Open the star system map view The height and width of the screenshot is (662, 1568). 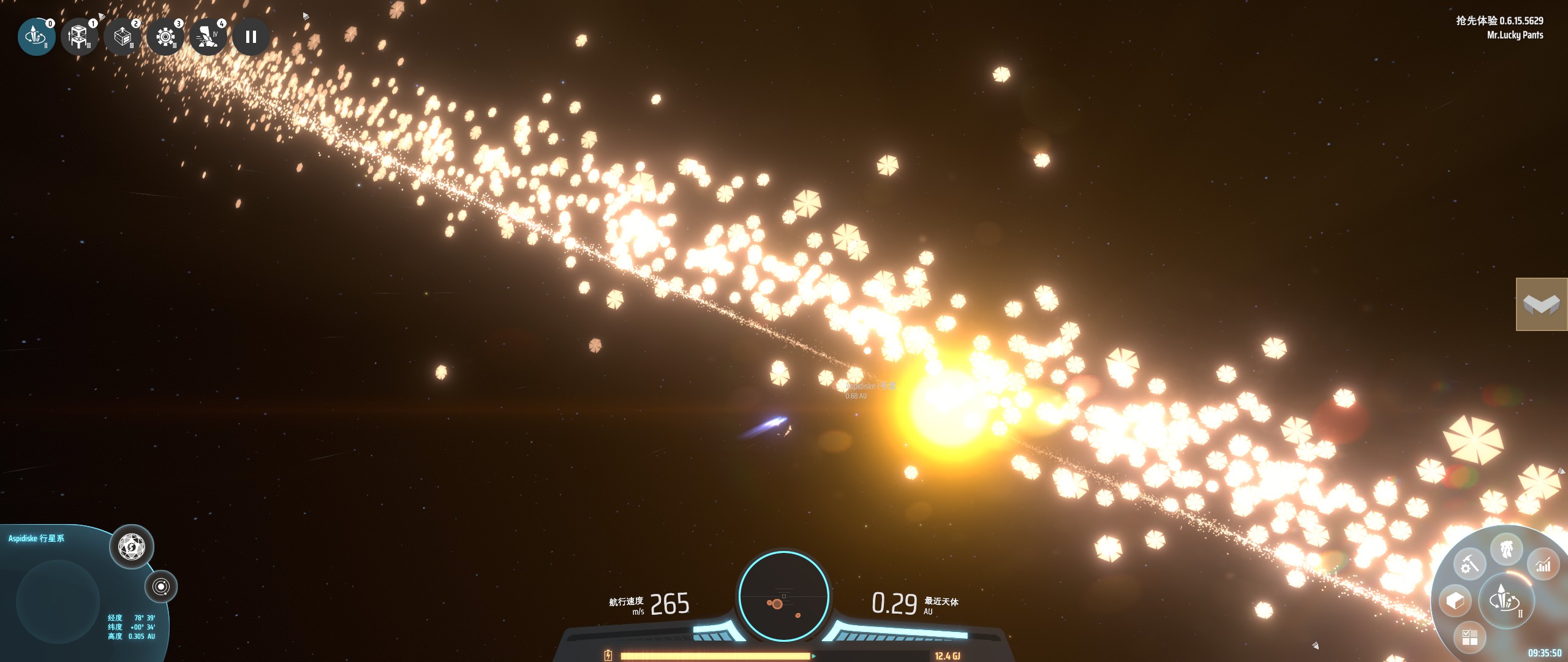tap(161, 587)
